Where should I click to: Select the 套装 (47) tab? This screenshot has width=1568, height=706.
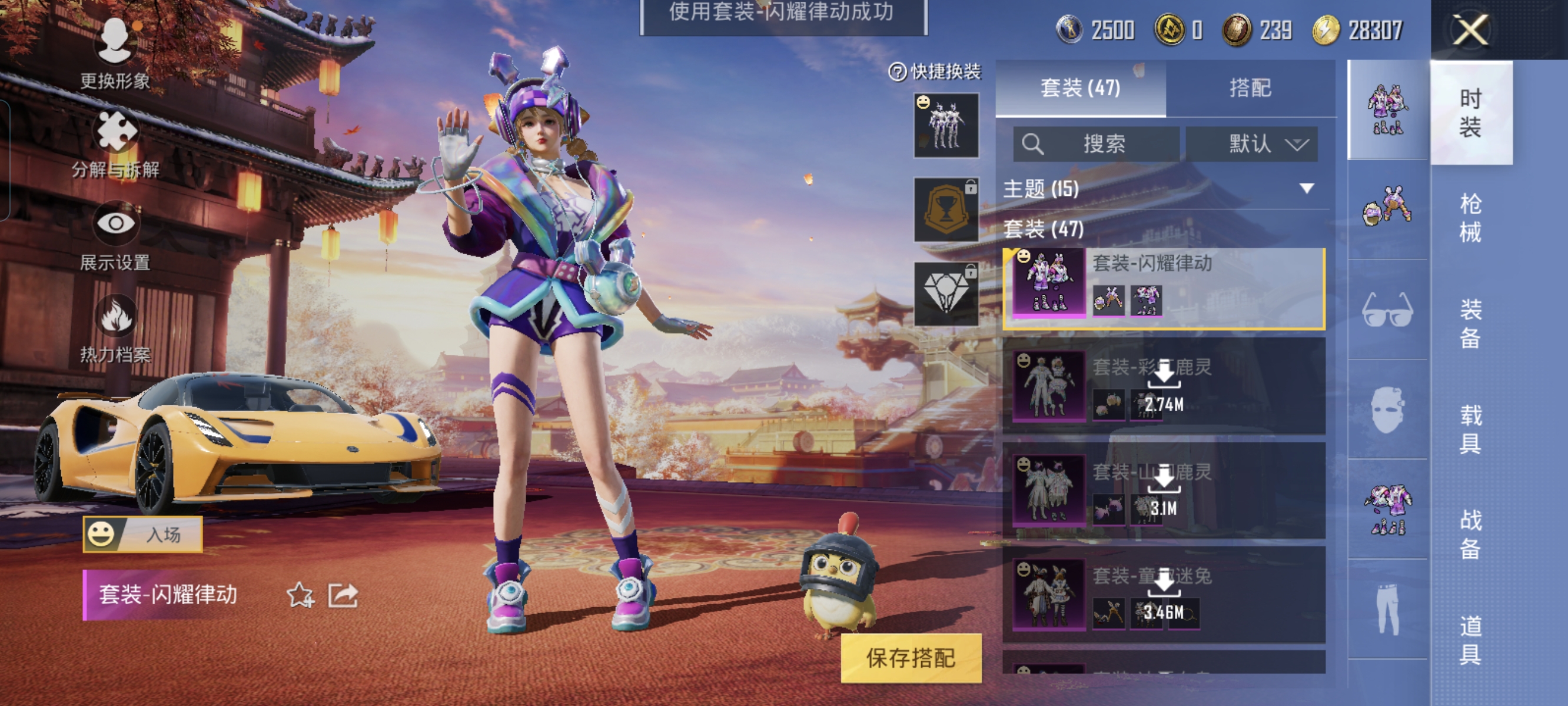(x=1081, y=88)
